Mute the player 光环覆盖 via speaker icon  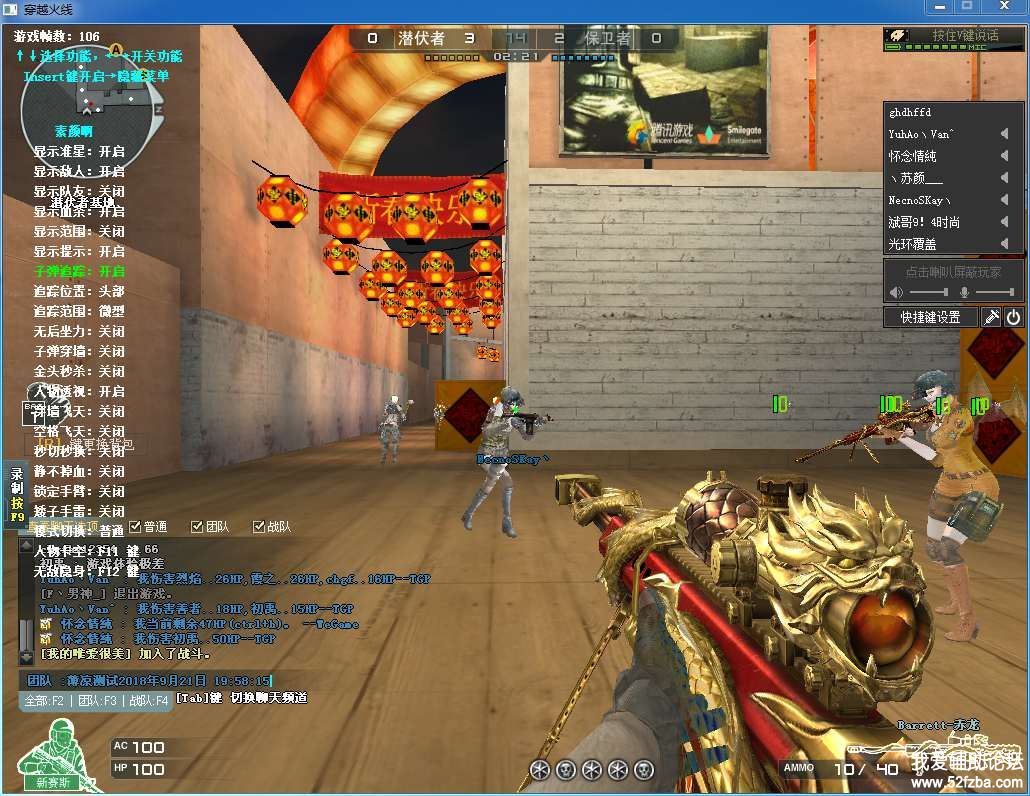[1004, 244]
